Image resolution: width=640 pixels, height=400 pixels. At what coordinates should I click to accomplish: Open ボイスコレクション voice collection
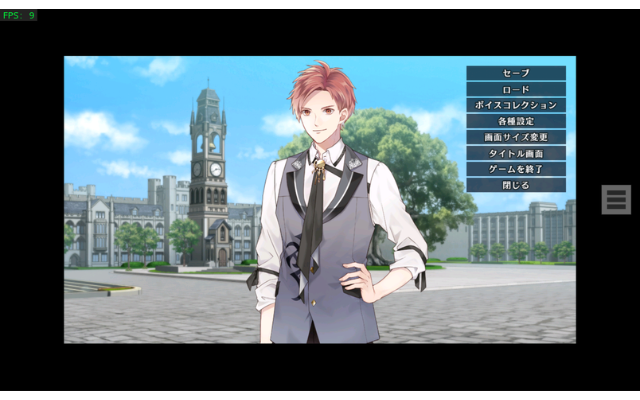click(515, 105)
